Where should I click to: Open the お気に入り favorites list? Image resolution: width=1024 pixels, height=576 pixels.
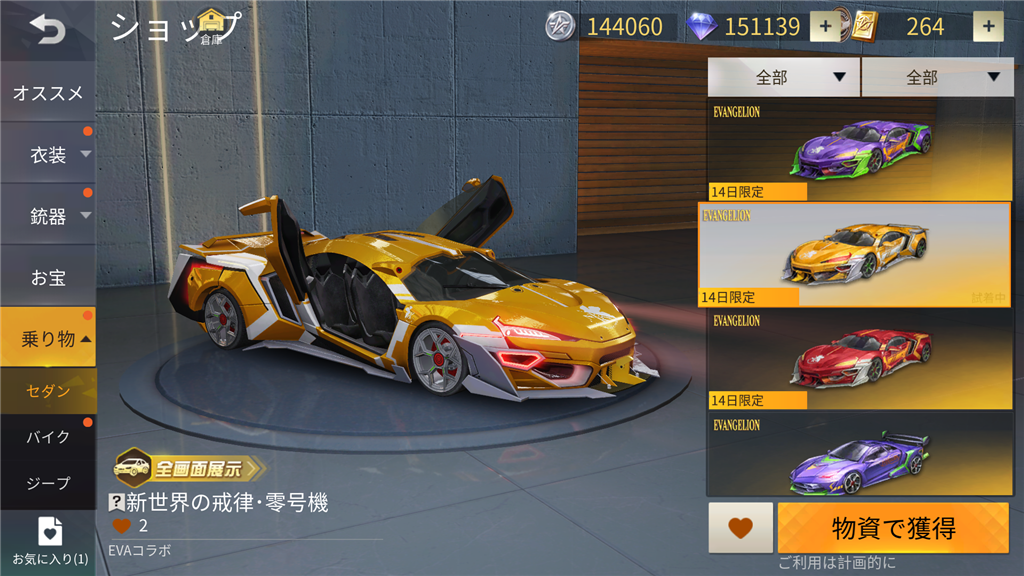point(49,541)
